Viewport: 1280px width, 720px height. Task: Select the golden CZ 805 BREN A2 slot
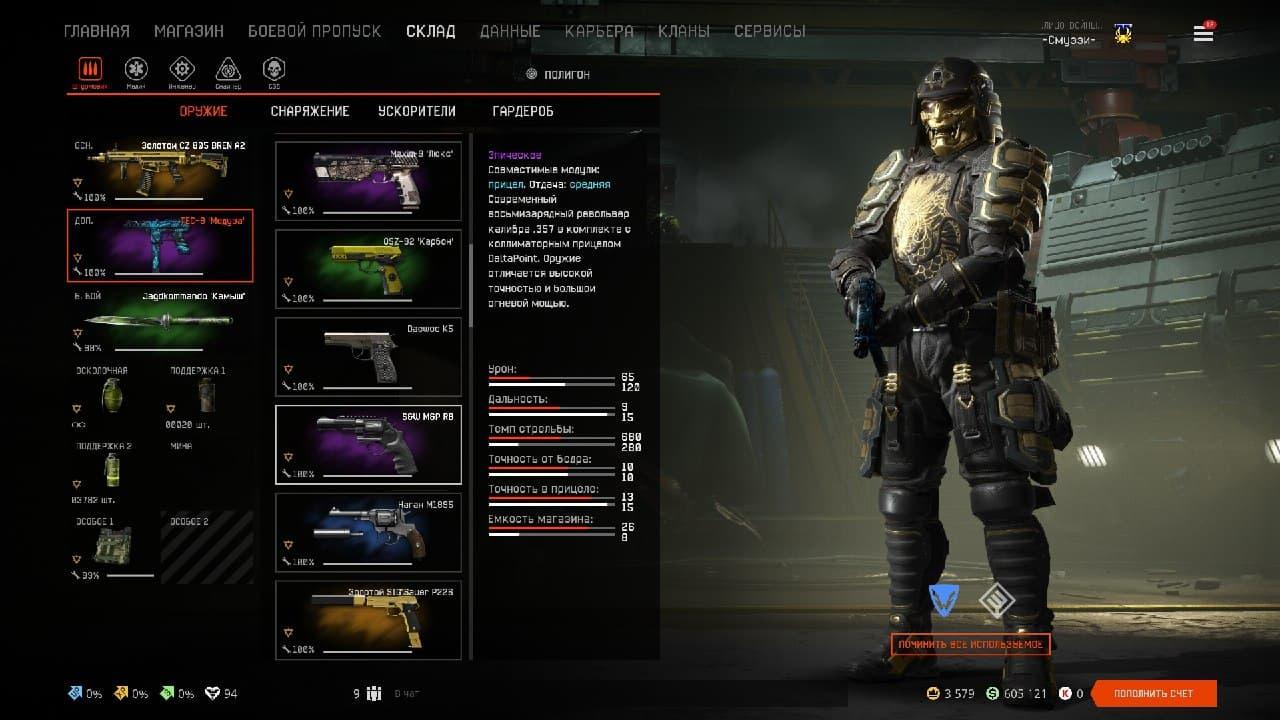[x=160, y=168]
